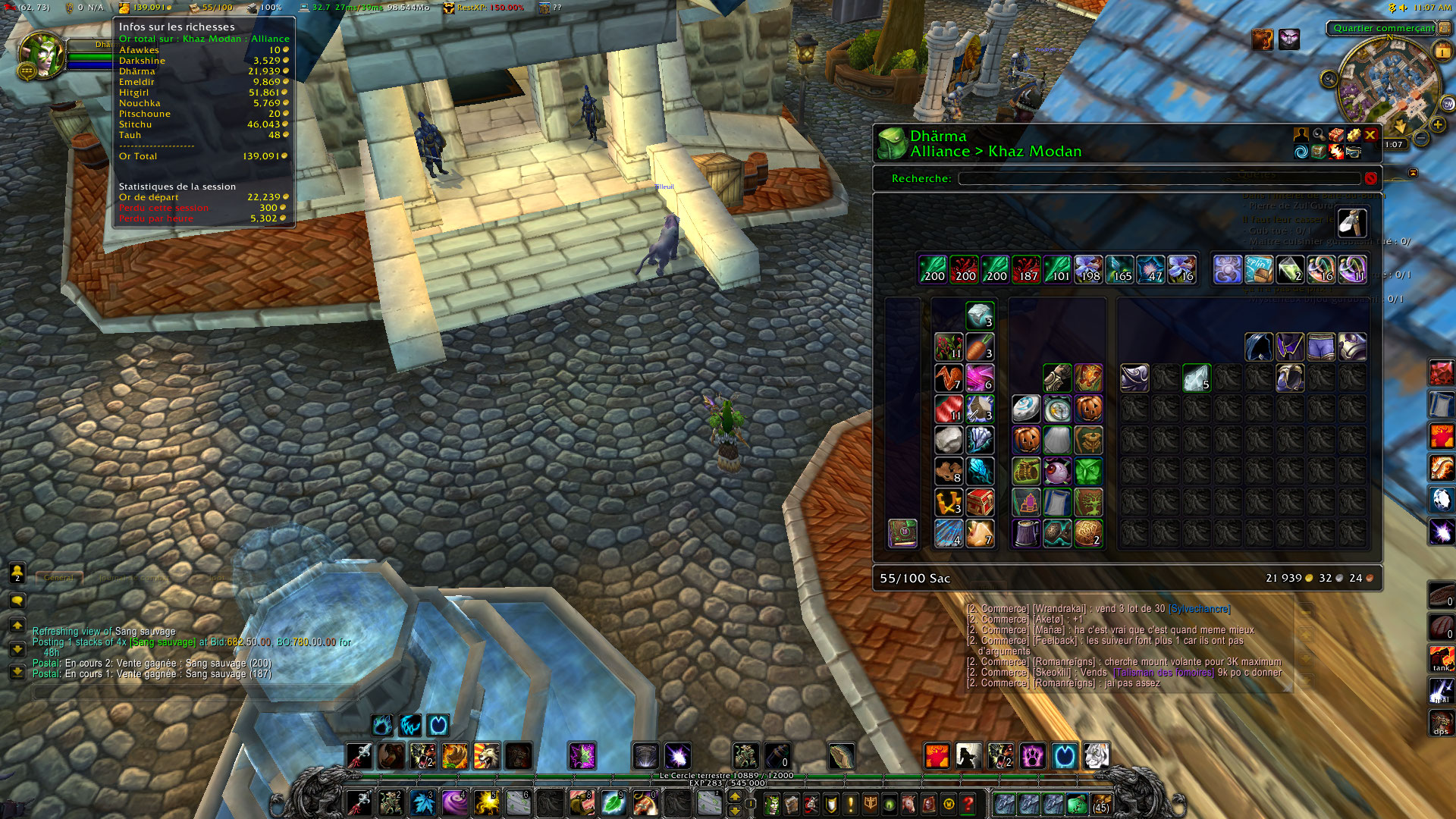1456x819 pixels.
Task: Open the red question mark help button
Action: [968, 803]
